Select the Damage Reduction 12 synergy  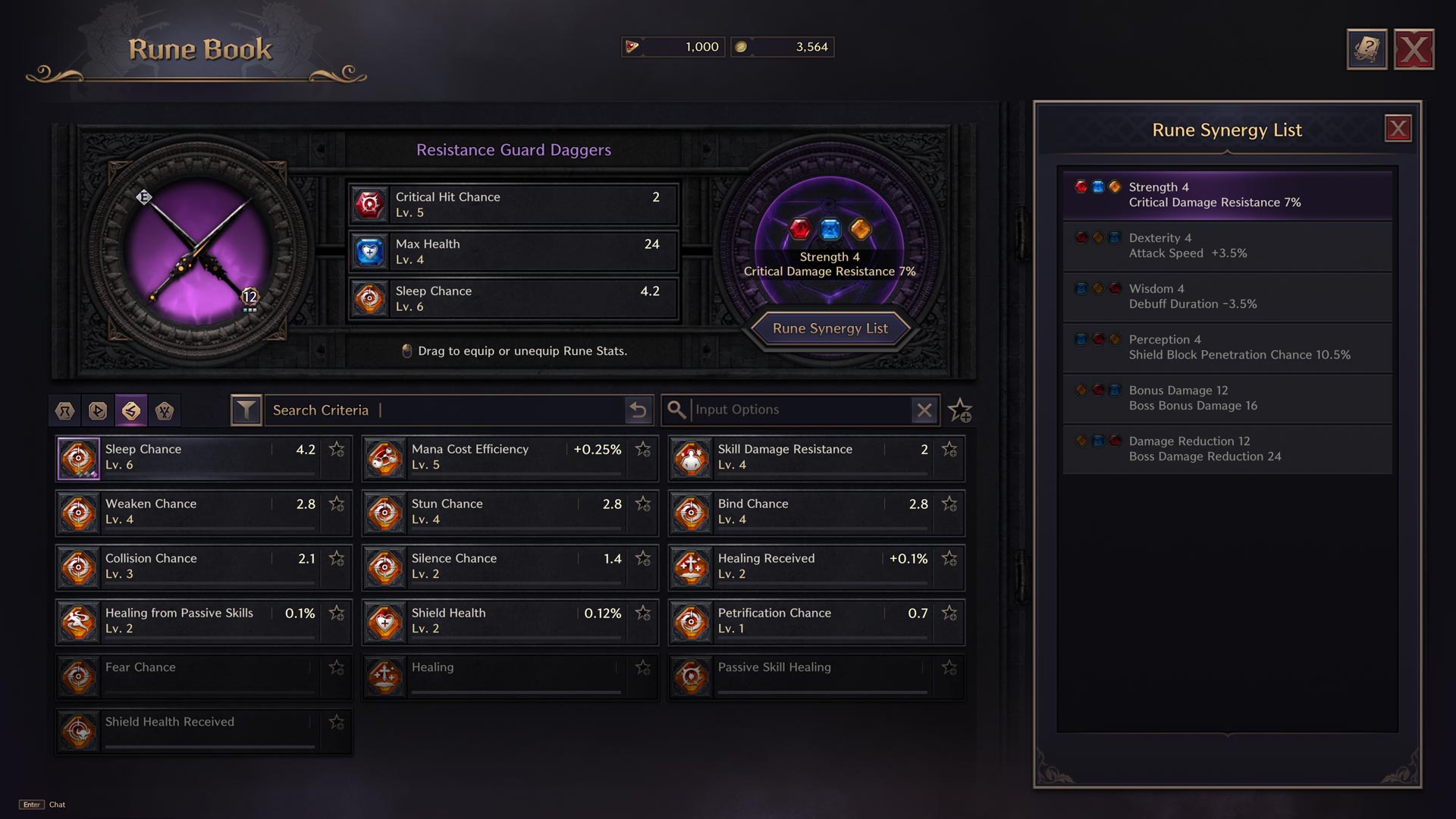[1227, 449]
